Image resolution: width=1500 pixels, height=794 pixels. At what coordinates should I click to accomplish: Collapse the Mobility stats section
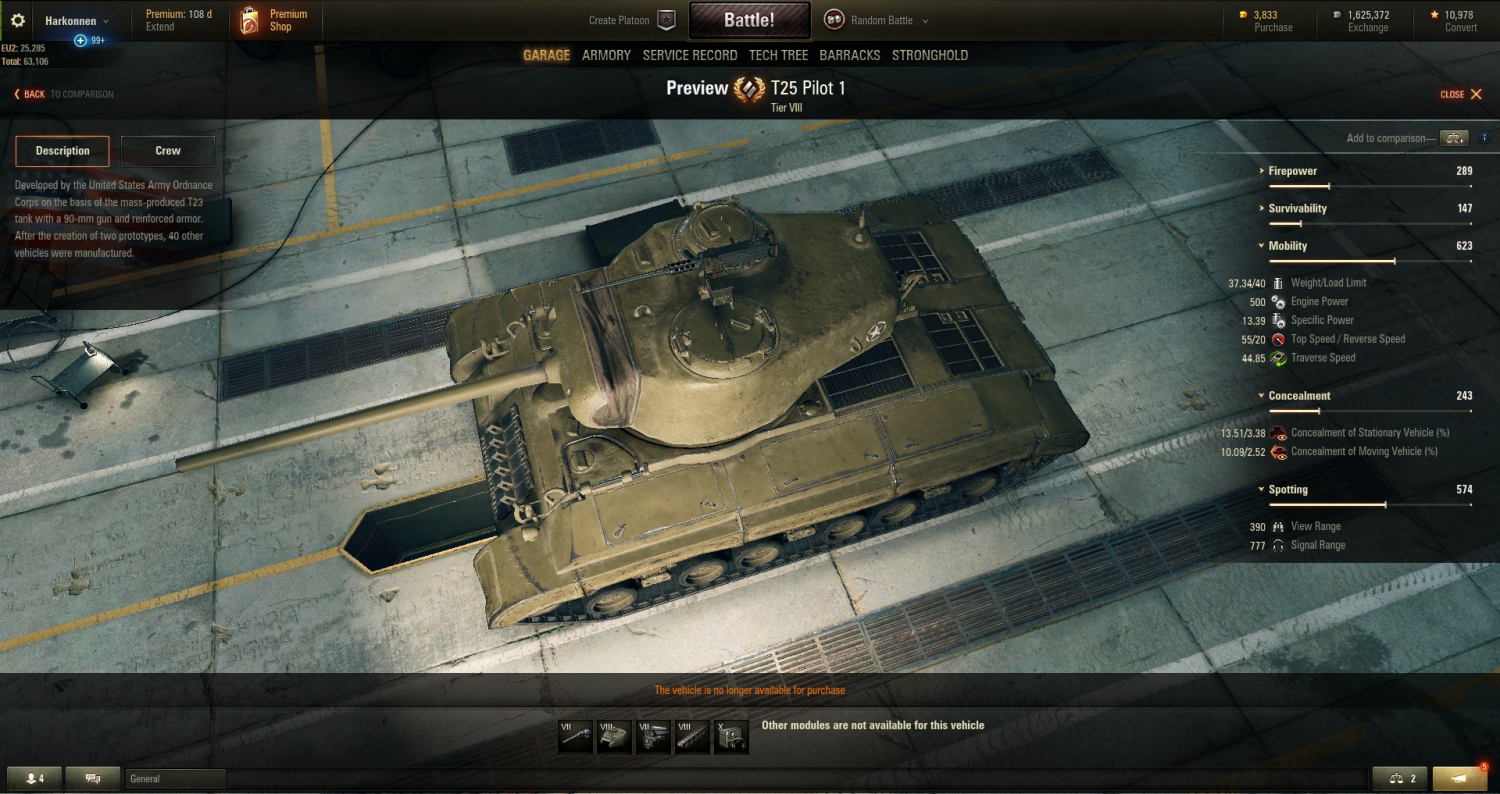click(1287, 246)
